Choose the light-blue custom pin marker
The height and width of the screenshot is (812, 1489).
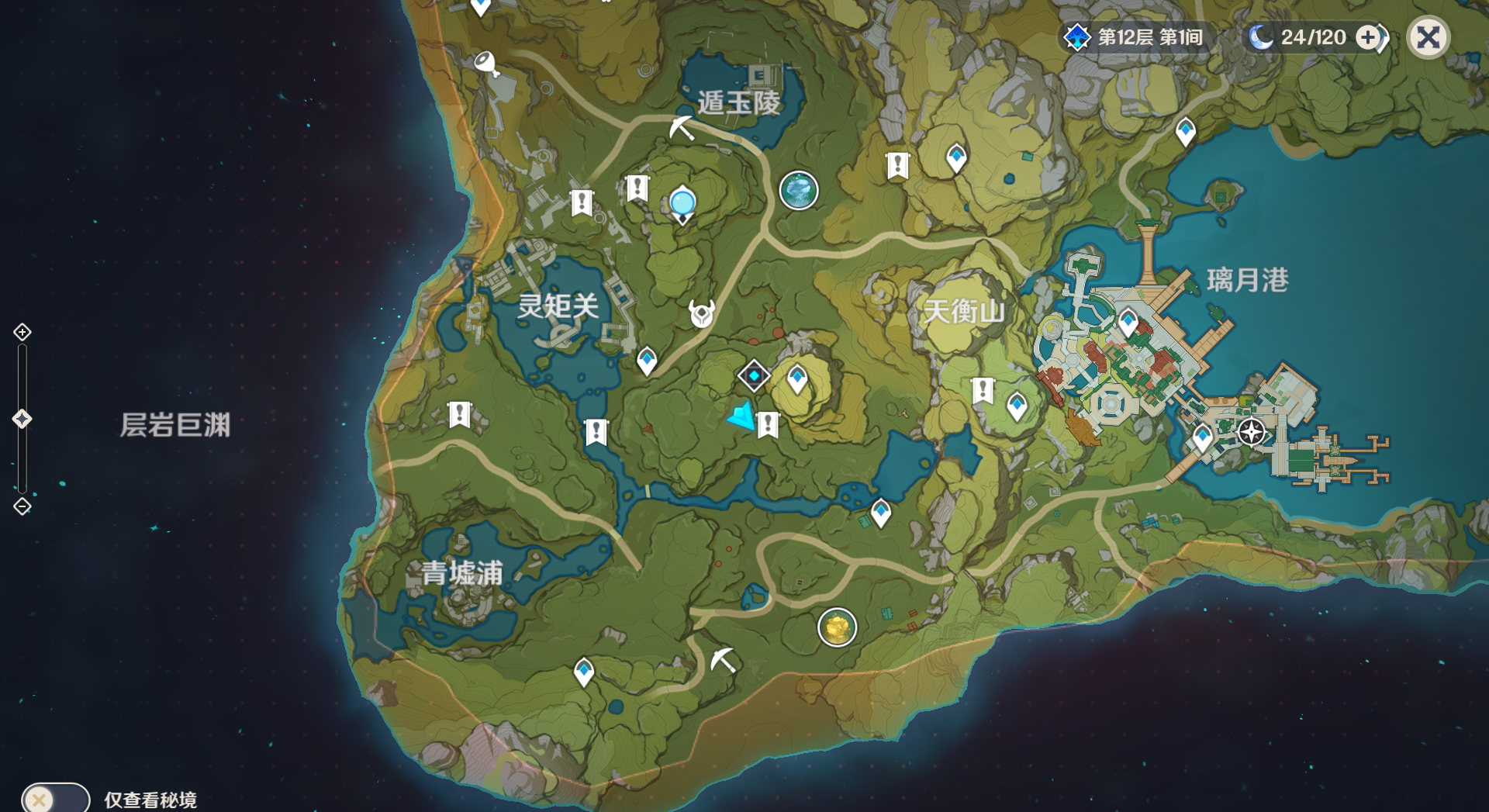point(682,203)
